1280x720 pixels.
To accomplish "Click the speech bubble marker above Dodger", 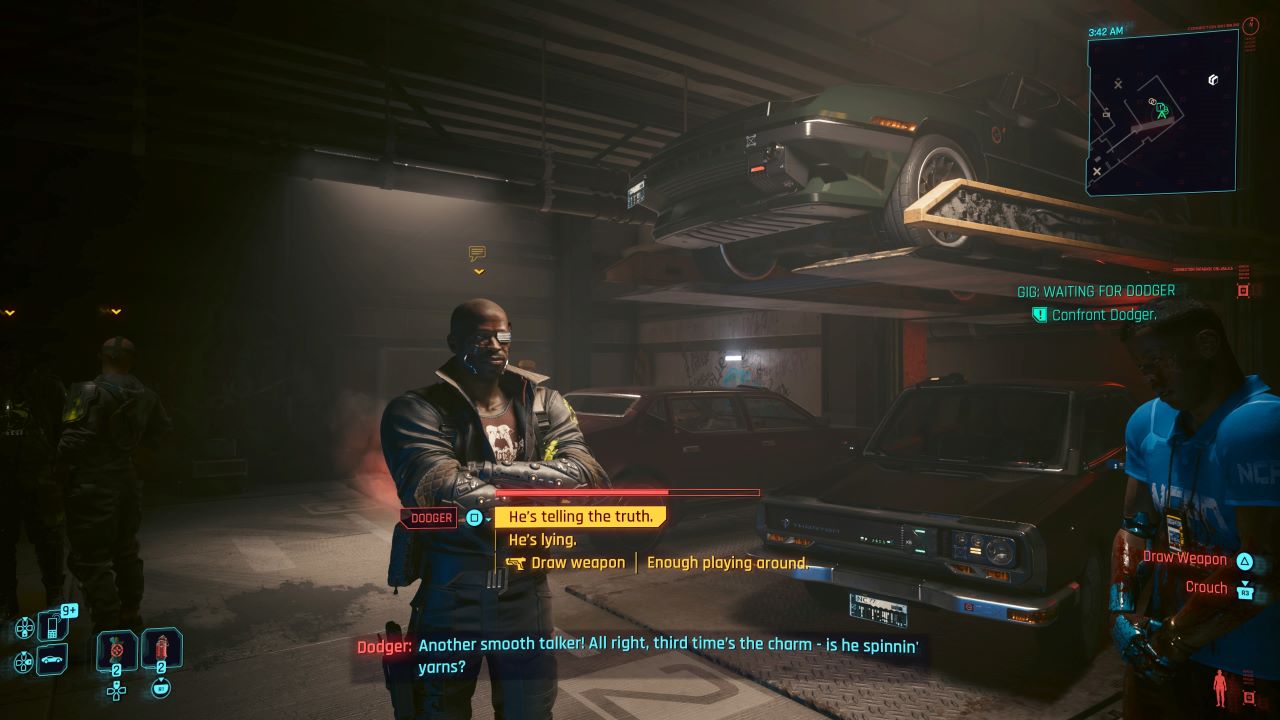I will pyautogui.click(x=478, y=254).
